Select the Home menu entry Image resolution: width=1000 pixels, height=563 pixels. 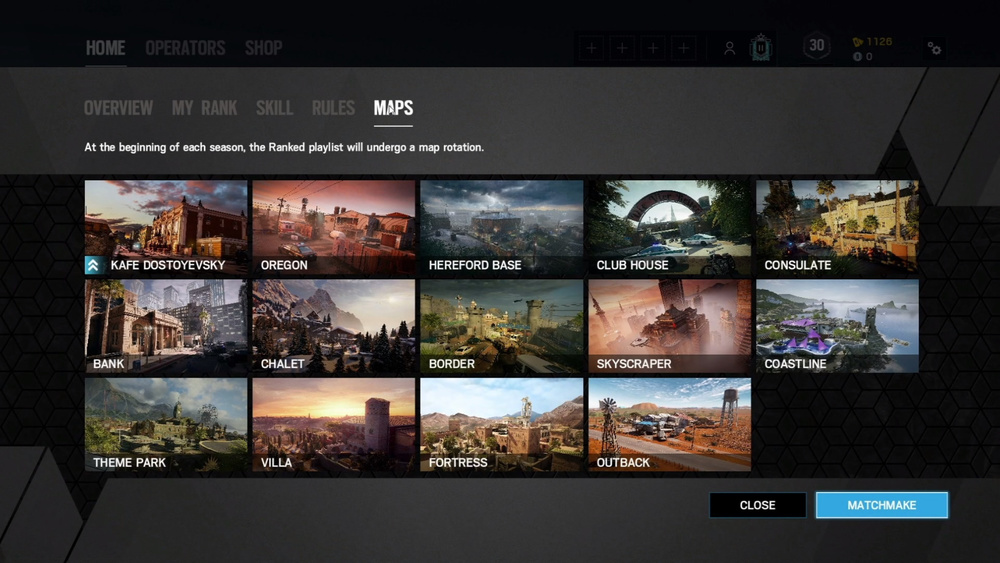click(x=105, y=48)
